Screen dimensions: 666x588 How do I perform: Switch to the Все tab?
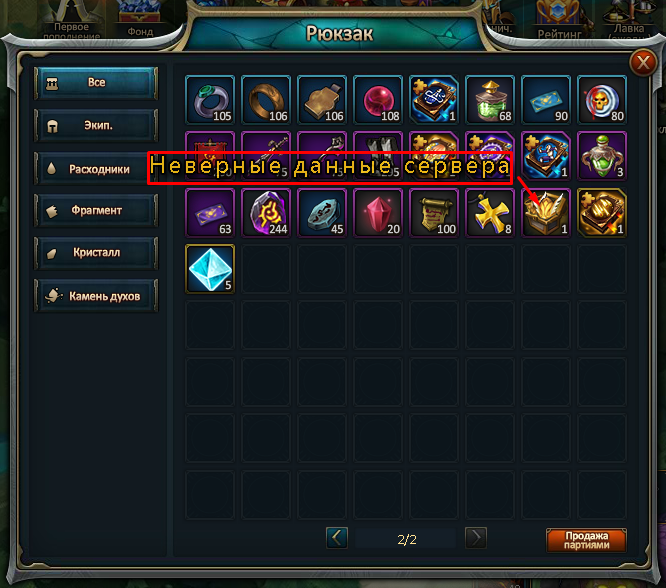pos(96,83)
